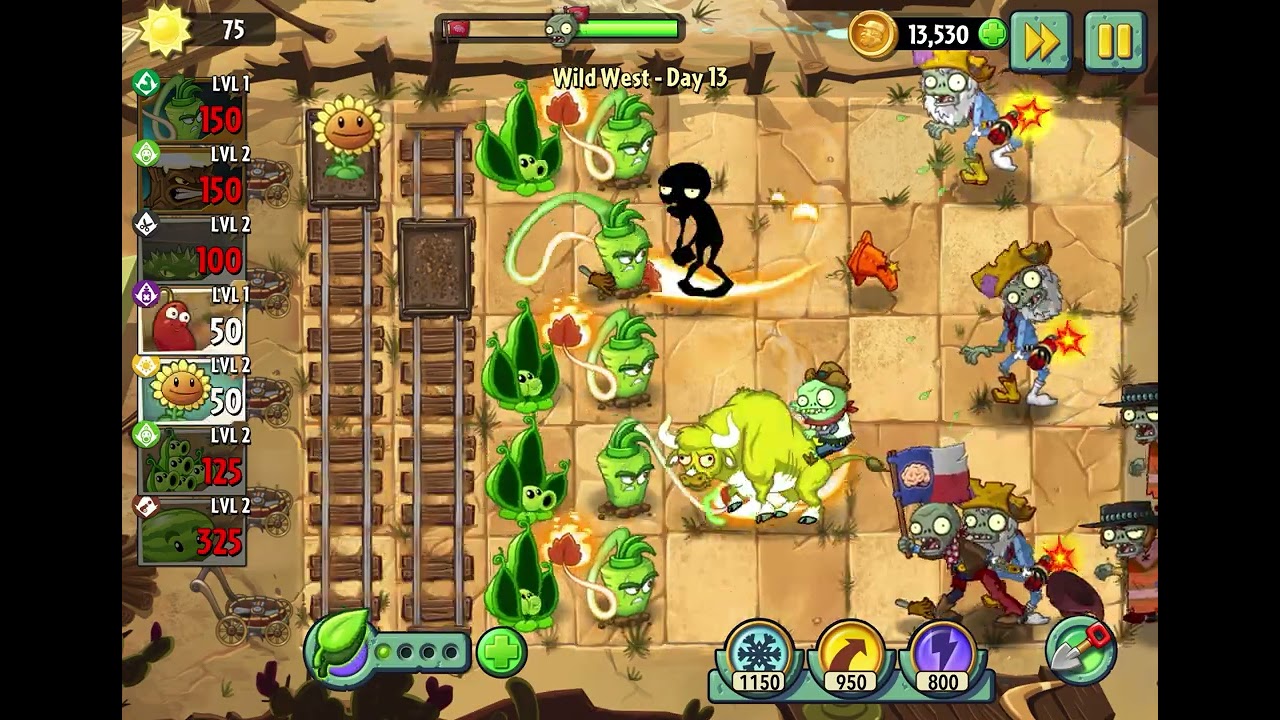Screen dimensions: 1280x720
Task: Choose the Torchwood seed packet
Action: pos(192,180)
